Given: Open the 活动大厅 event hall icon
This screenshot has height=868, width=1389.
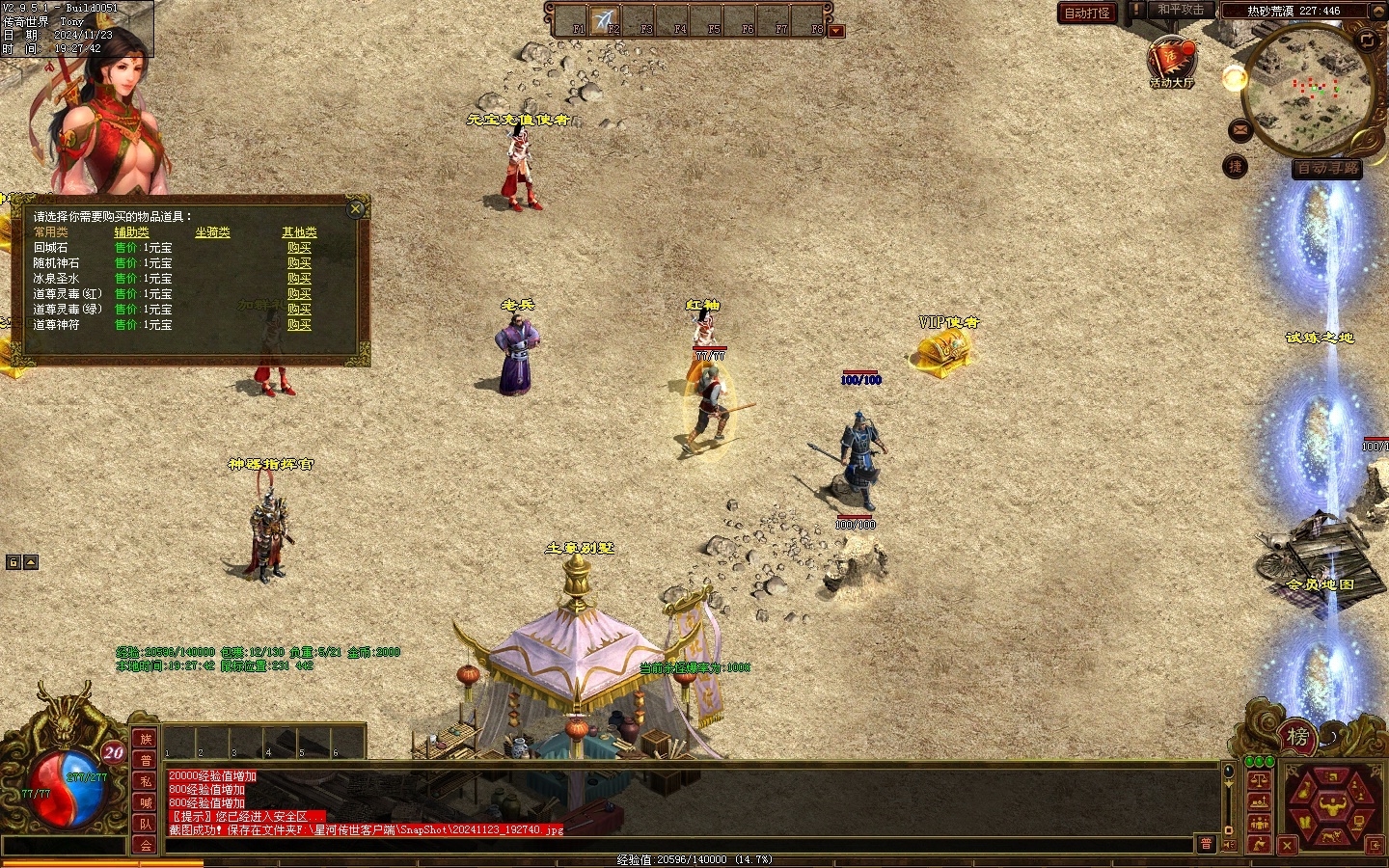Looking at the screenshot, I should pyautogui.click(x=1171, y=62).
